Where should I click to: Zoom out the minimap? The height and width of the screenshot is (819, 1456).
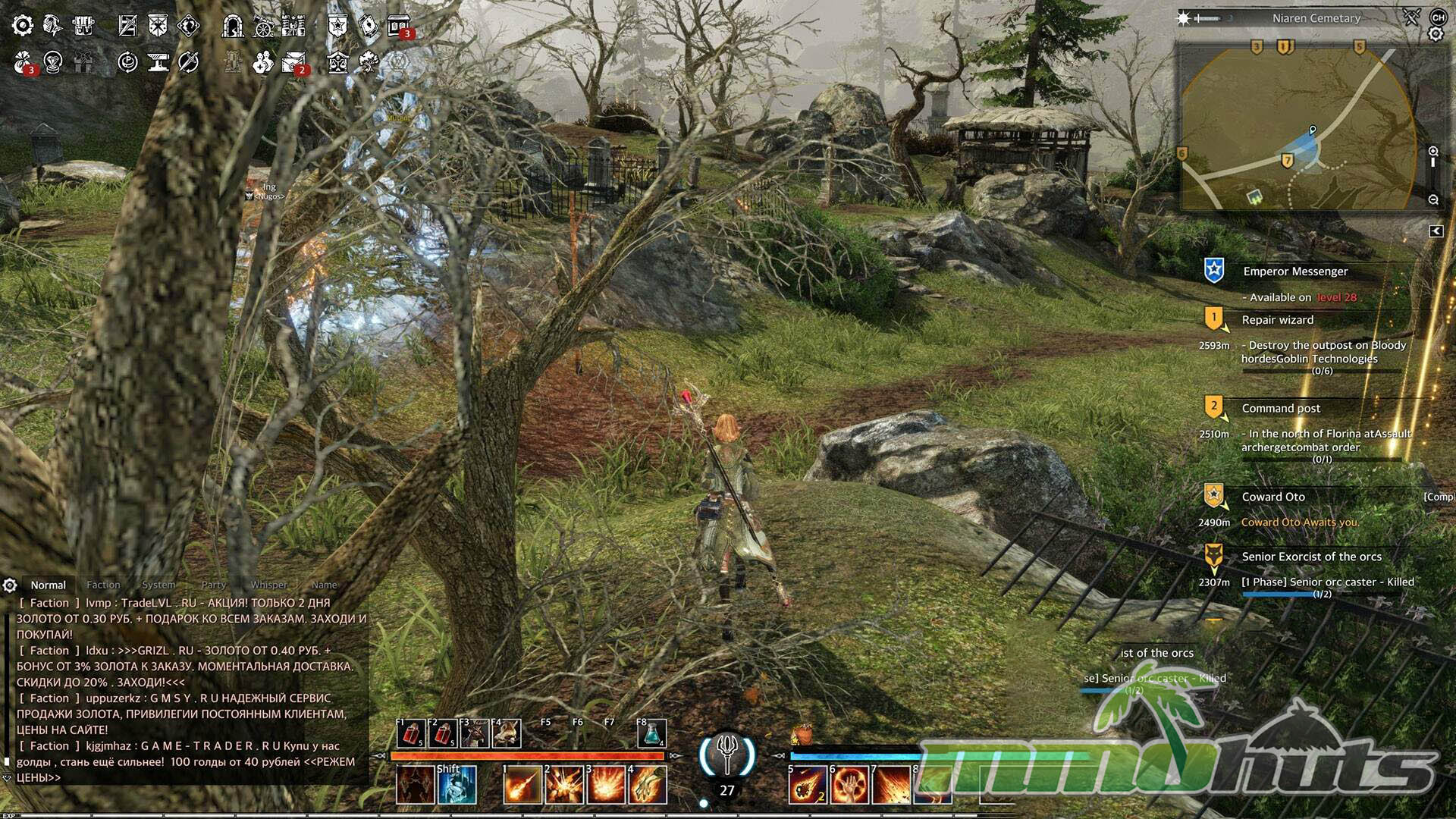tap(1433, 199)
